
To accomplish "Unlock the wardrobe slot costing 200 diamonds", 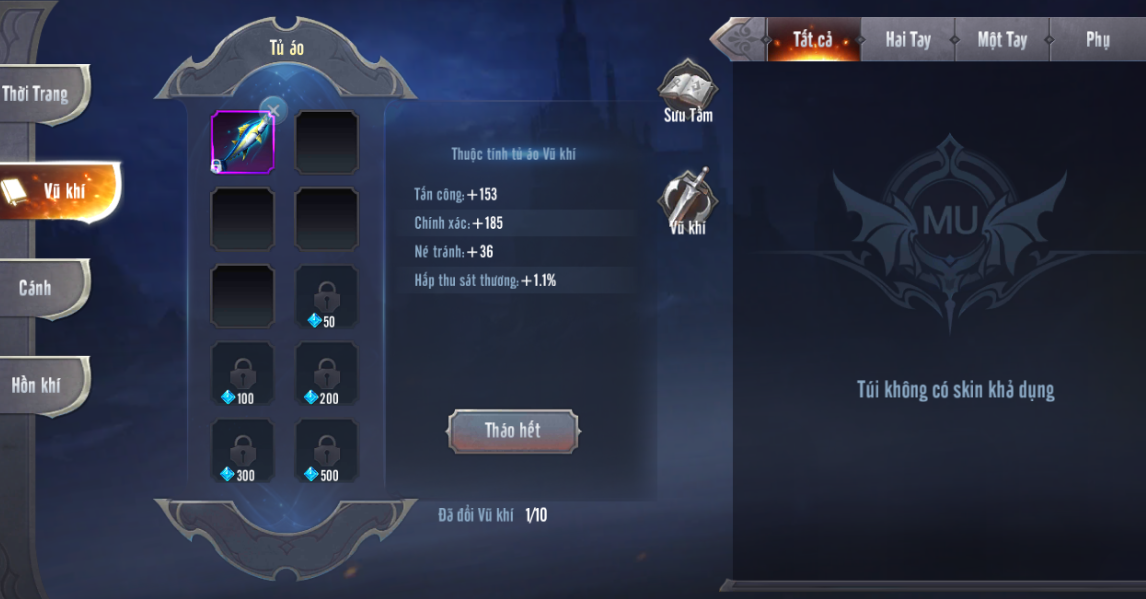I will pos(326,374).
